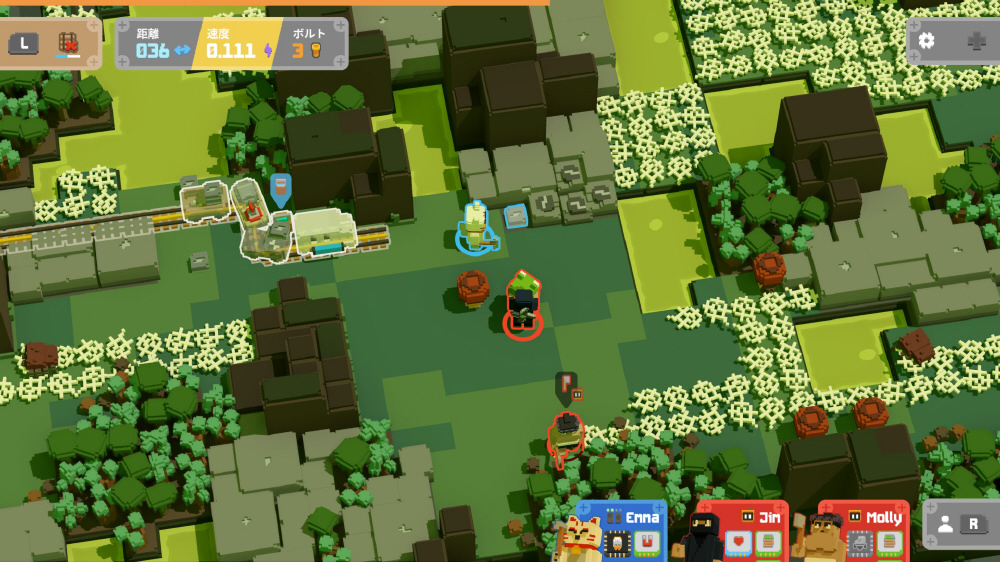Select the dynamite crate icon
This screenshot has height=562, width=1000.
click(x=69, y=43)
